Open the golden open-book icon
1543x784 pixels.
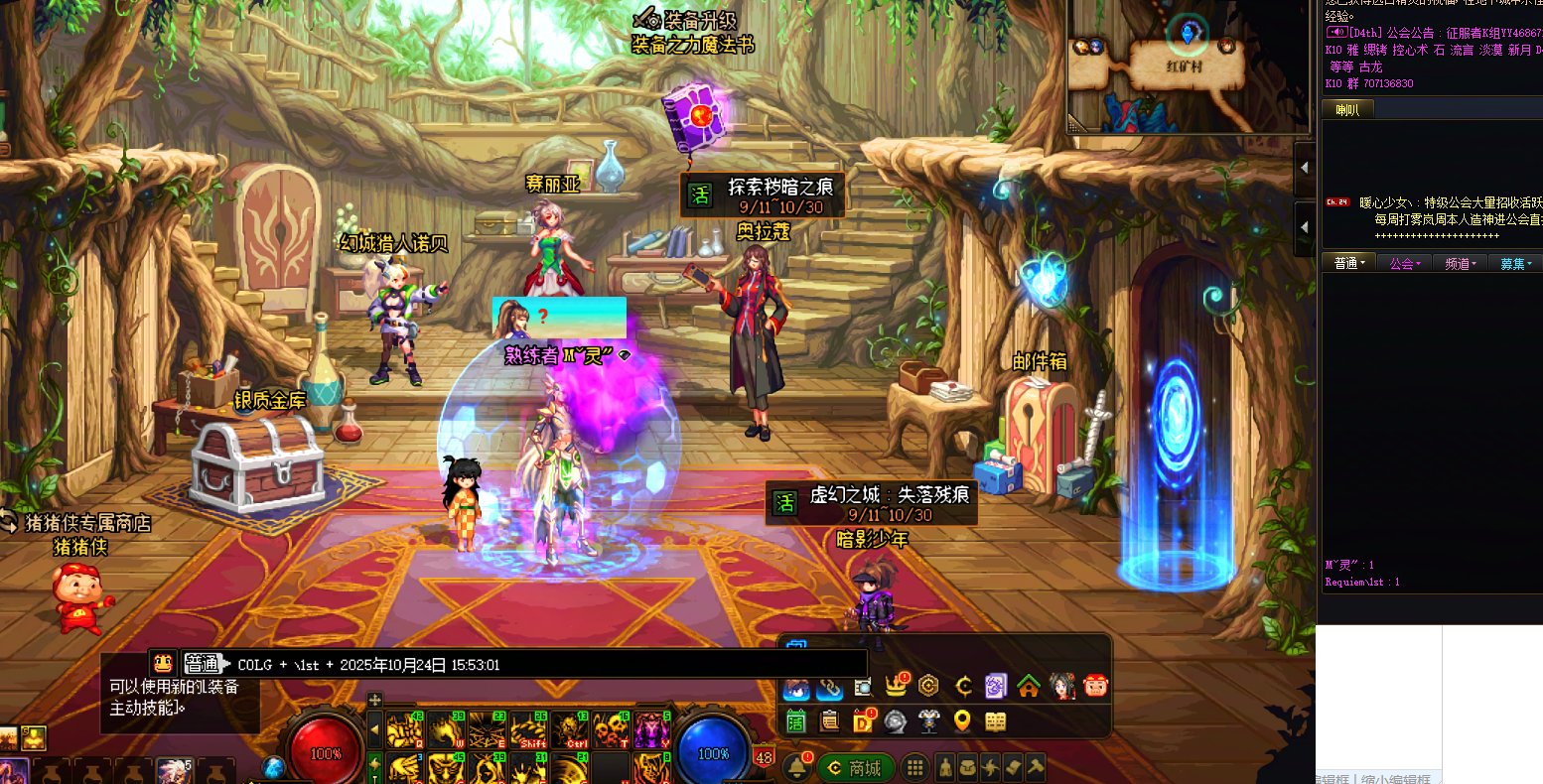click(995, 721)
